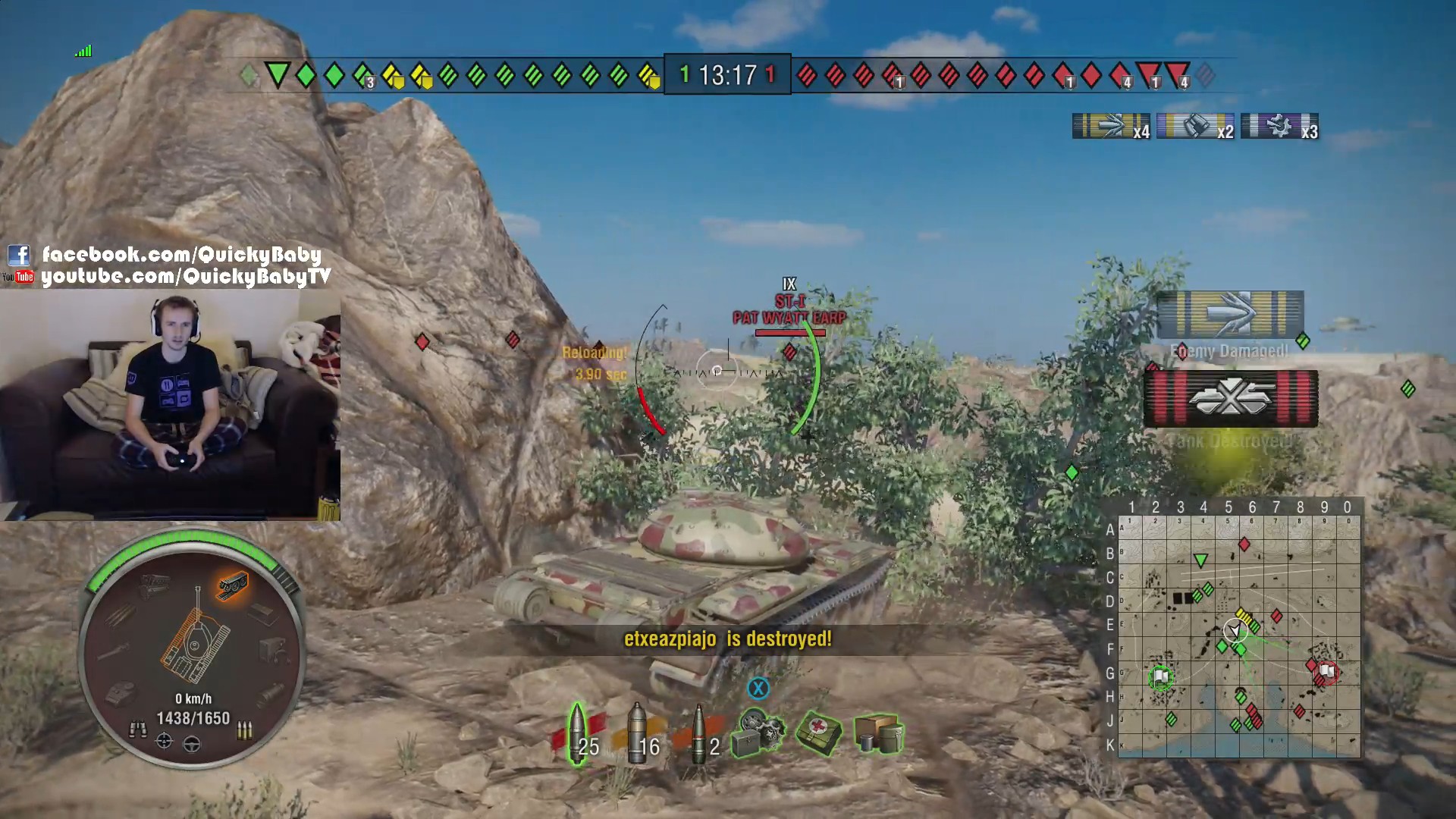Select the shell slot with 25 rounds

click(579, 734)
